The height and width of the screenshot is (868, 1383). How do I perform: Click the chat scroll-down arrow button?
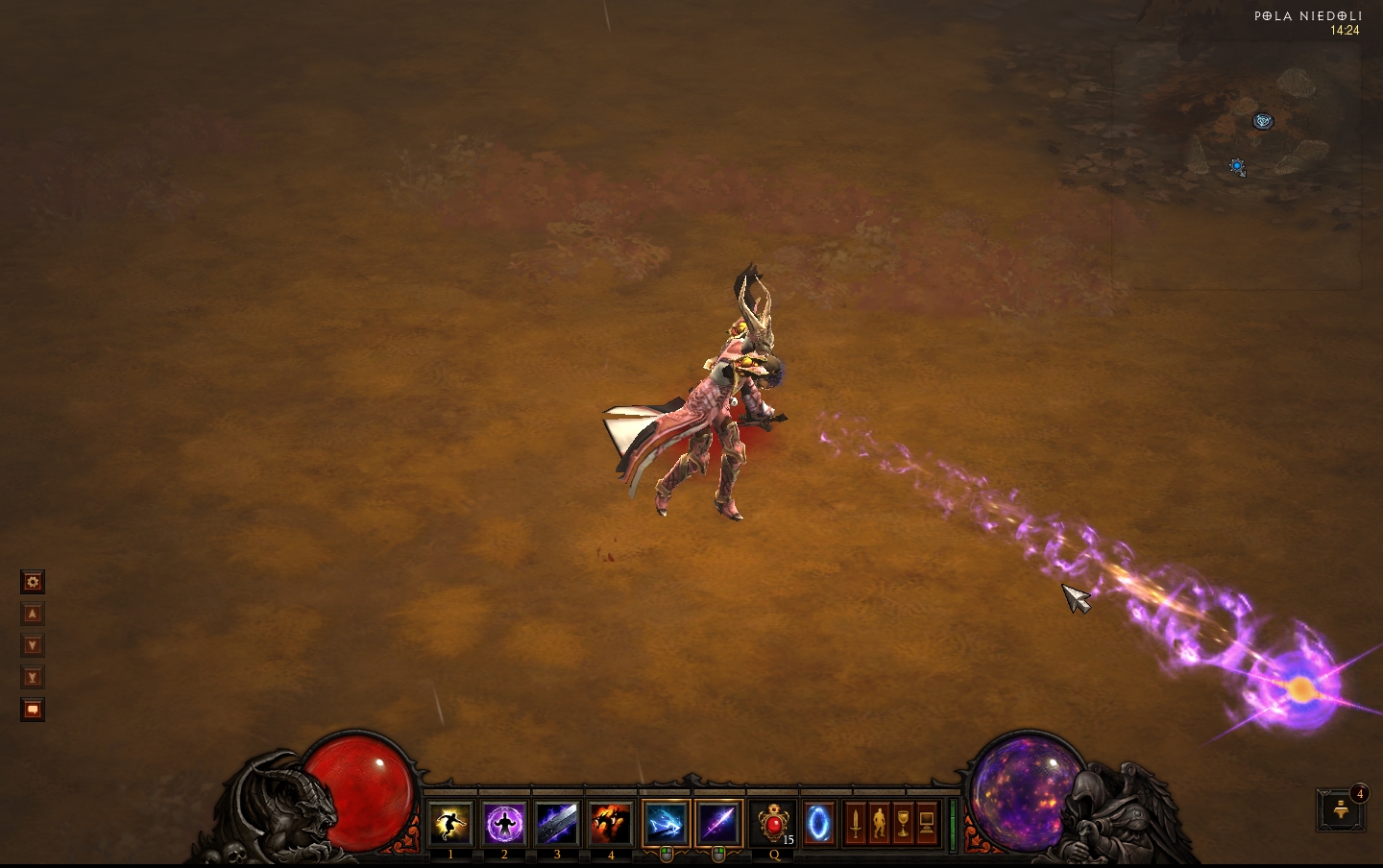(33, 645)
